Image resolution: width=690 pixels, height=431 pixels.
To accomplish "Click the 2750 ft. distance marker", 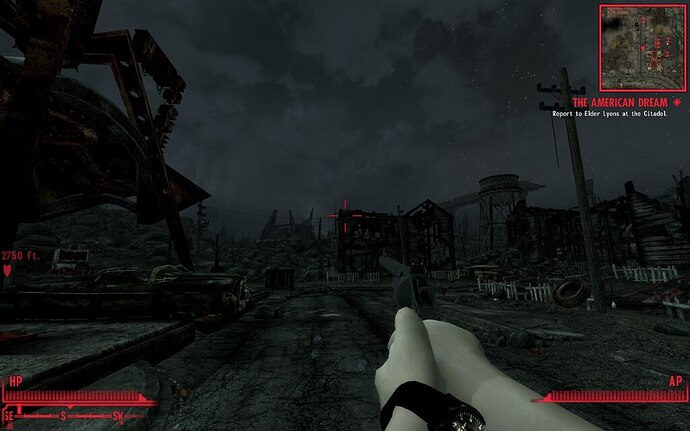I will [x=19, y=256].
